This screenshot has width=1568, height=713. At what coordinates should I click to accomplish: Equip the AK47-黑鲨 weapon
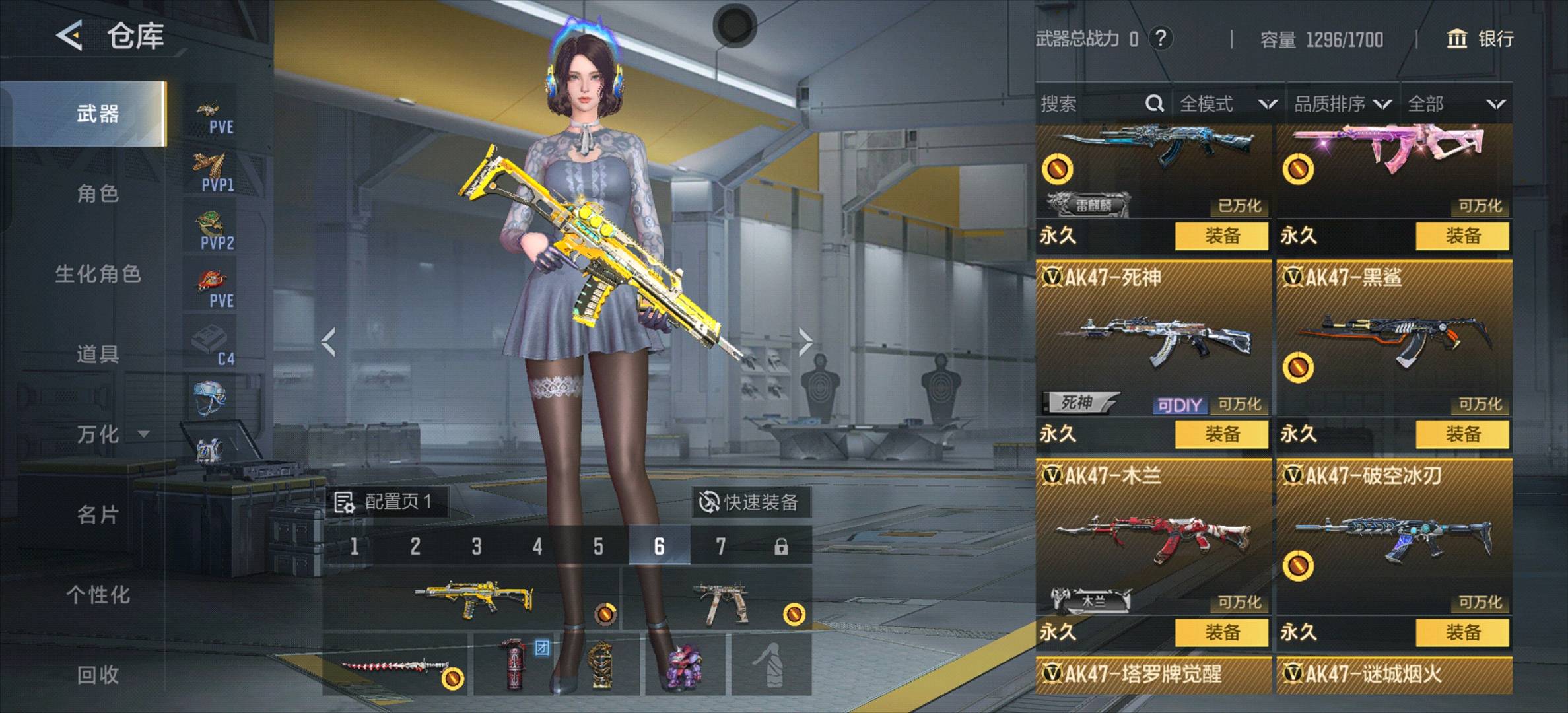[x=1462, y=434]
